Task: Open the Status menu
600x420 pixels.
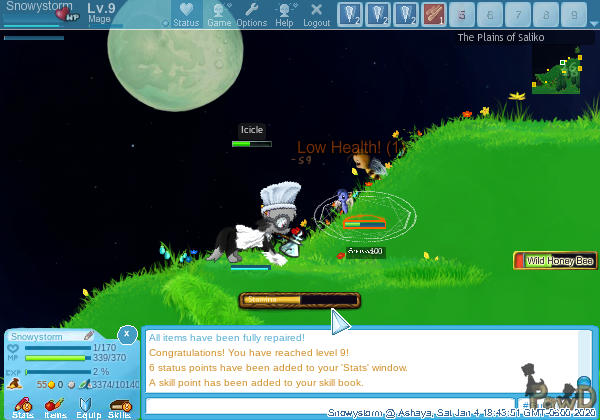Action: (185, 14)
